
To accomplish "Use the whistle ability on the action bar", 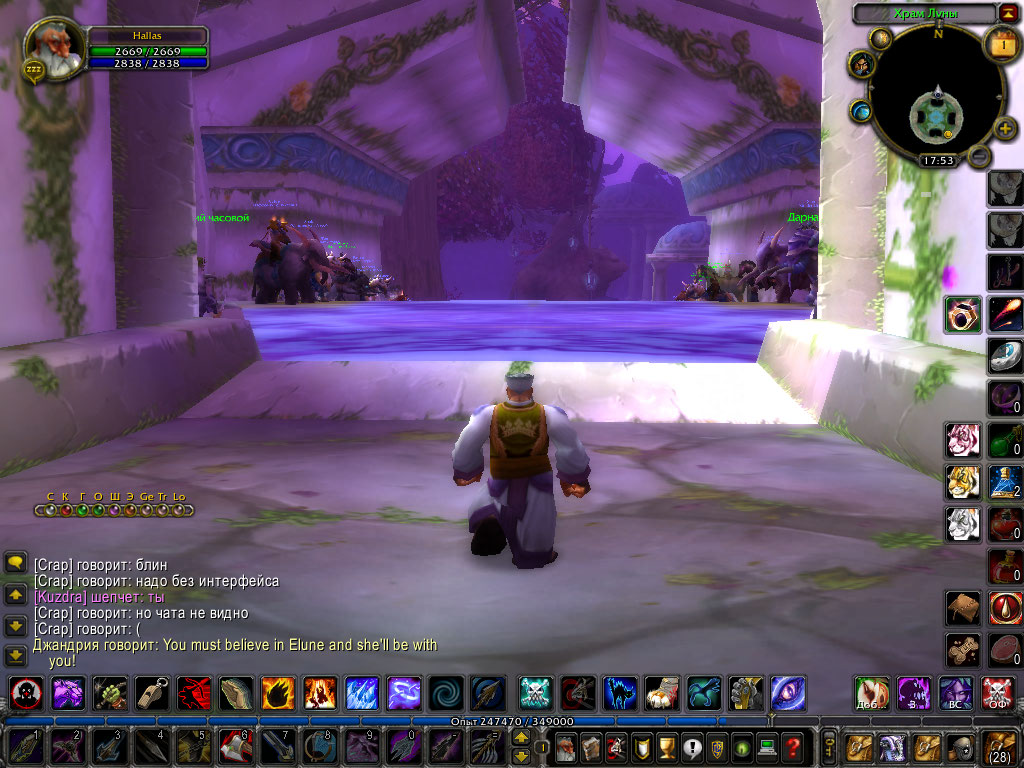I will (152, 692).
